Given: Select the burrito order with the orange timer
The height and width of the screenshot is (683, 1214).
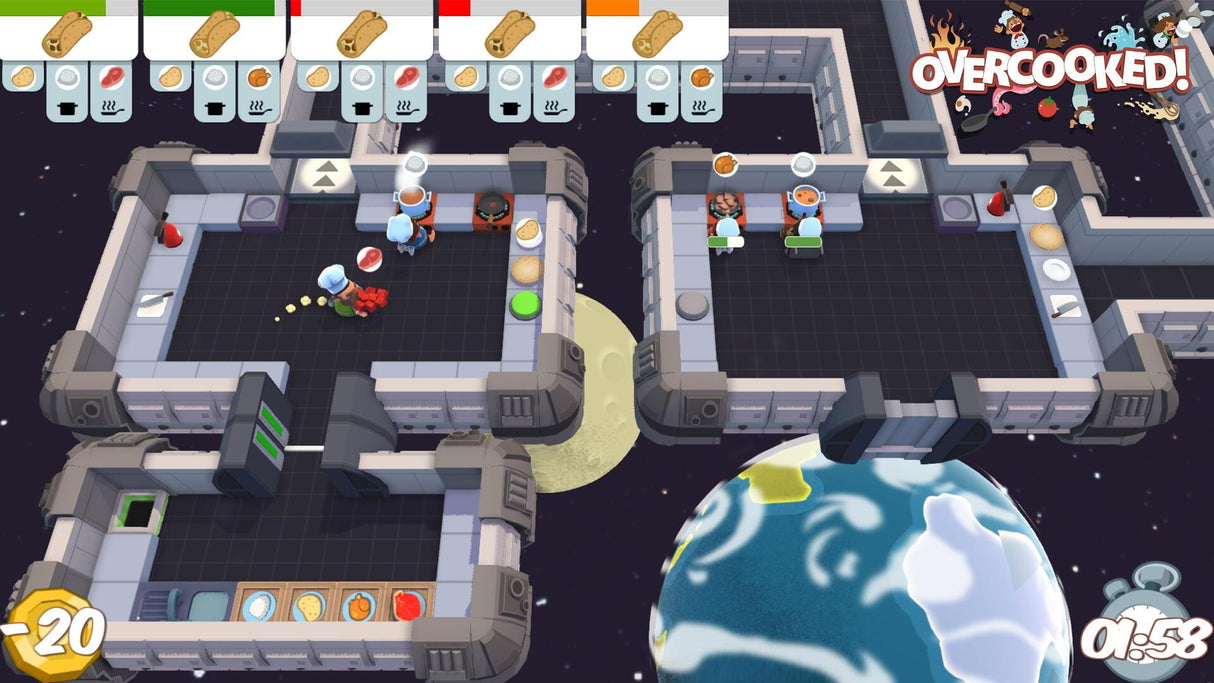Looking at the screenshot, I should (x=656, y=36).
